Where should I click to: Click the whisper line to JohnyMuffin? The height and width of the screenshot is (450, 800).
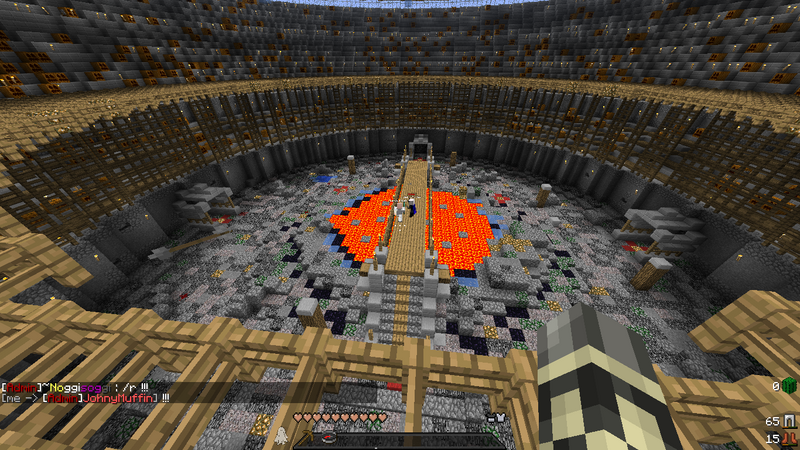click(x=85, y=397)
